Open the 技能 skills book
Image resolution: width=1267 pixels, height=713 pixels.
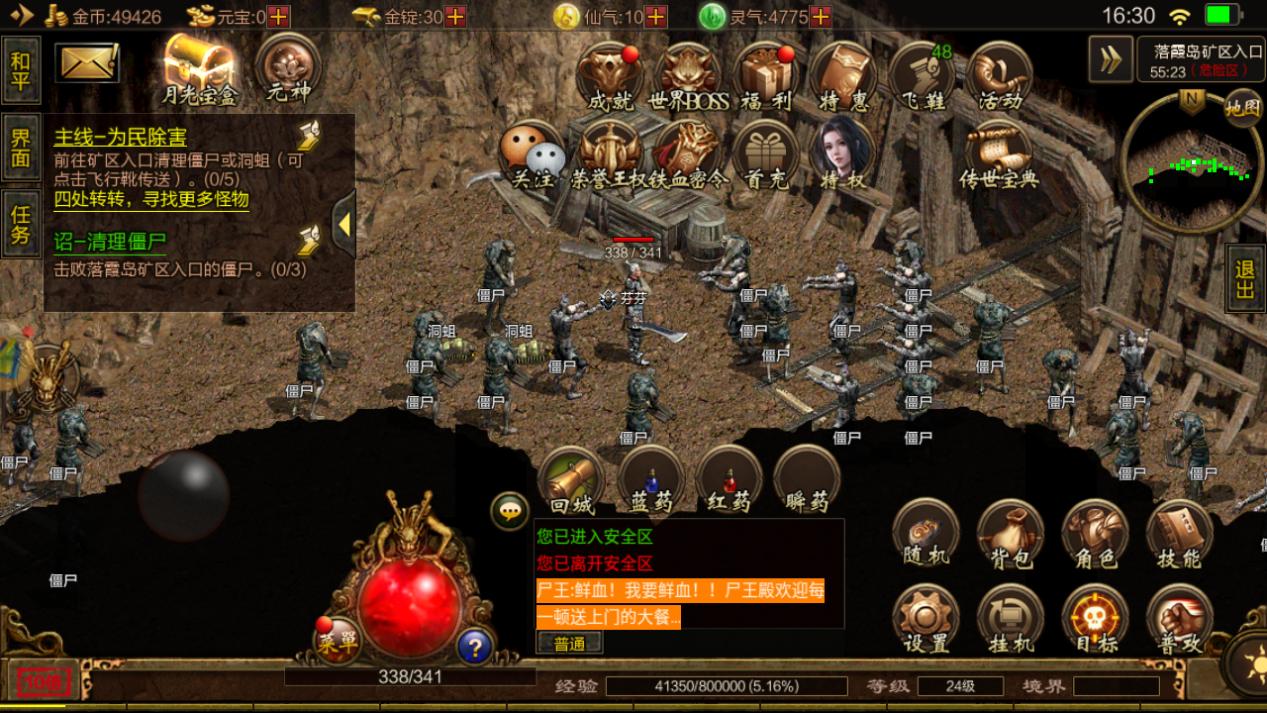1179,535
